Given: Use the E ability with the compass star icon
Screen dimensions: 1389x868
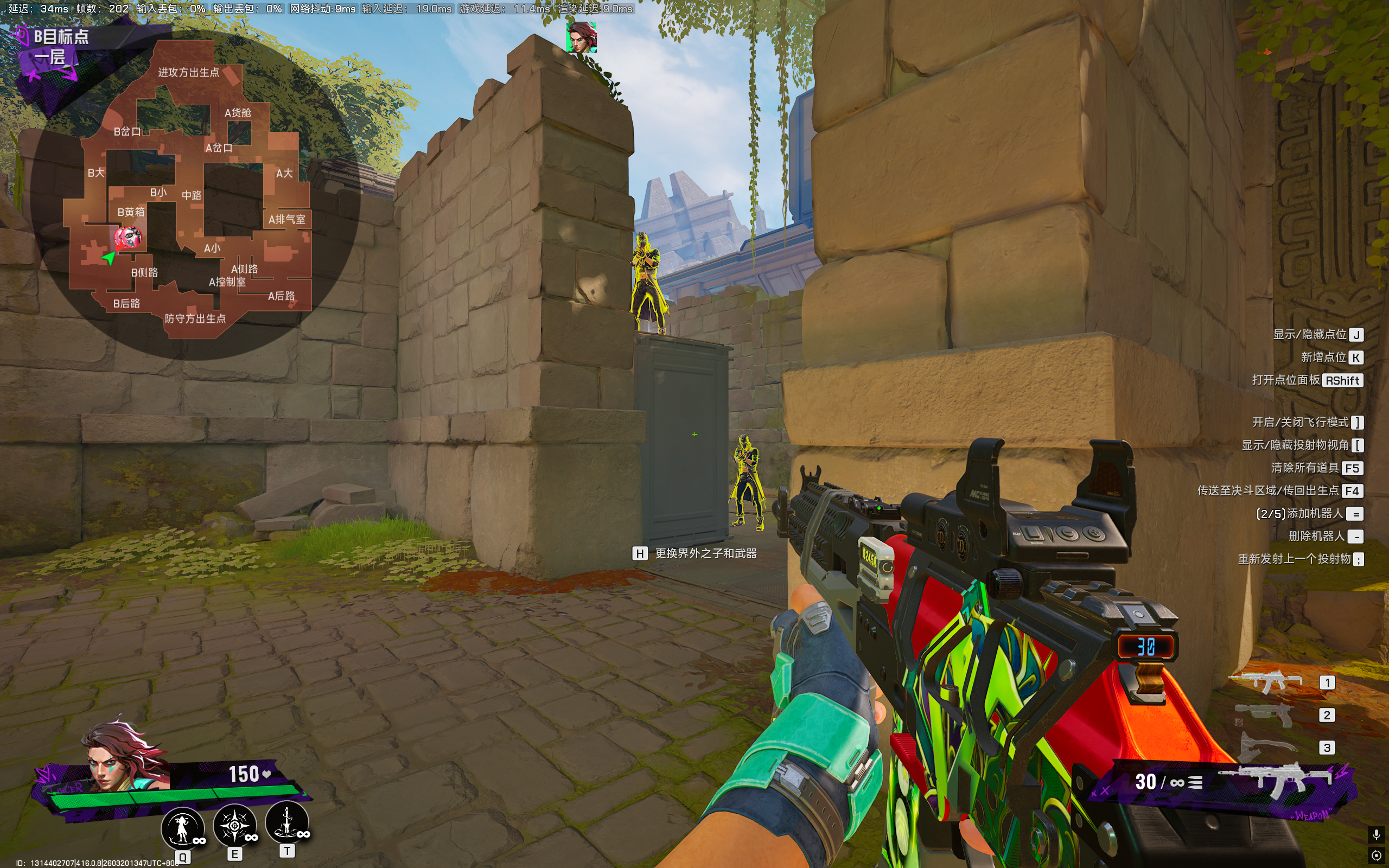Looking at the screenshot, I should (234, 826).
